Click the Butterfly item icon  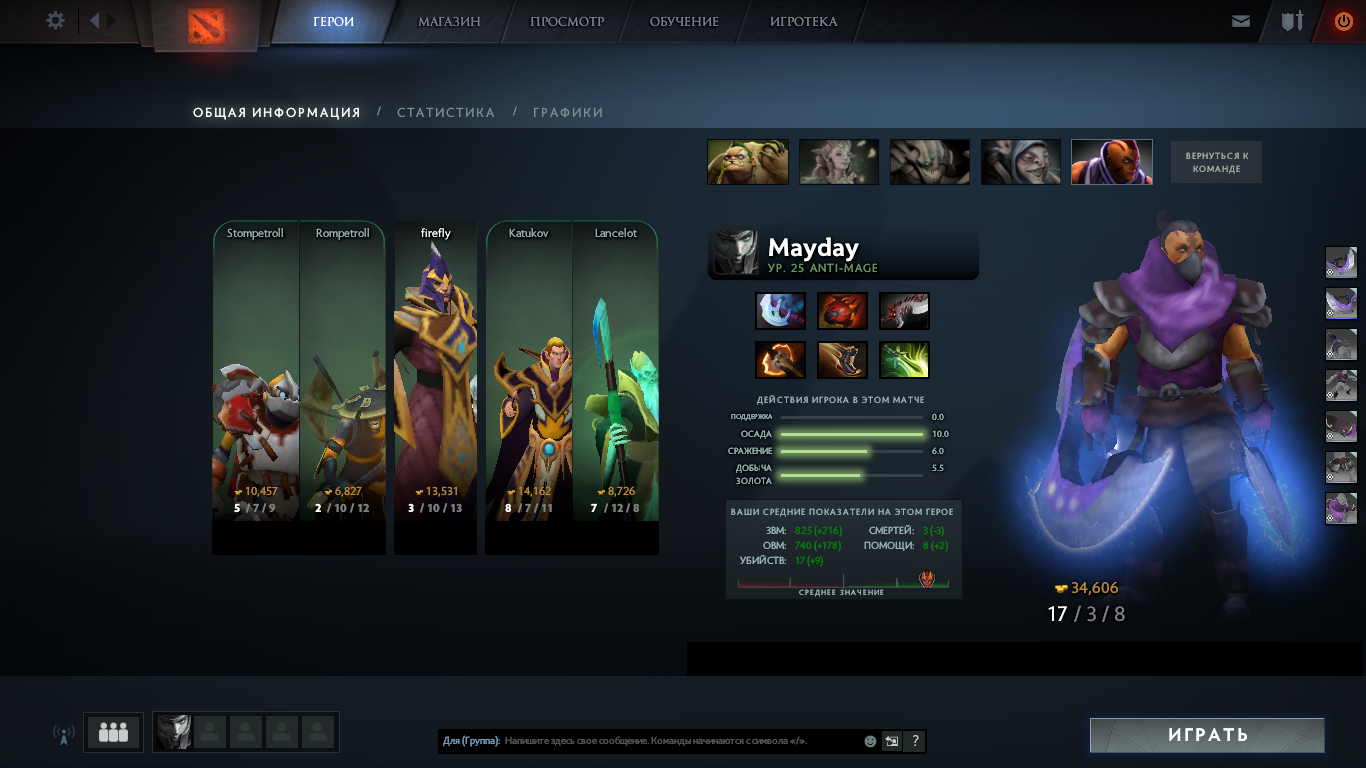click(x=904, y=360)
